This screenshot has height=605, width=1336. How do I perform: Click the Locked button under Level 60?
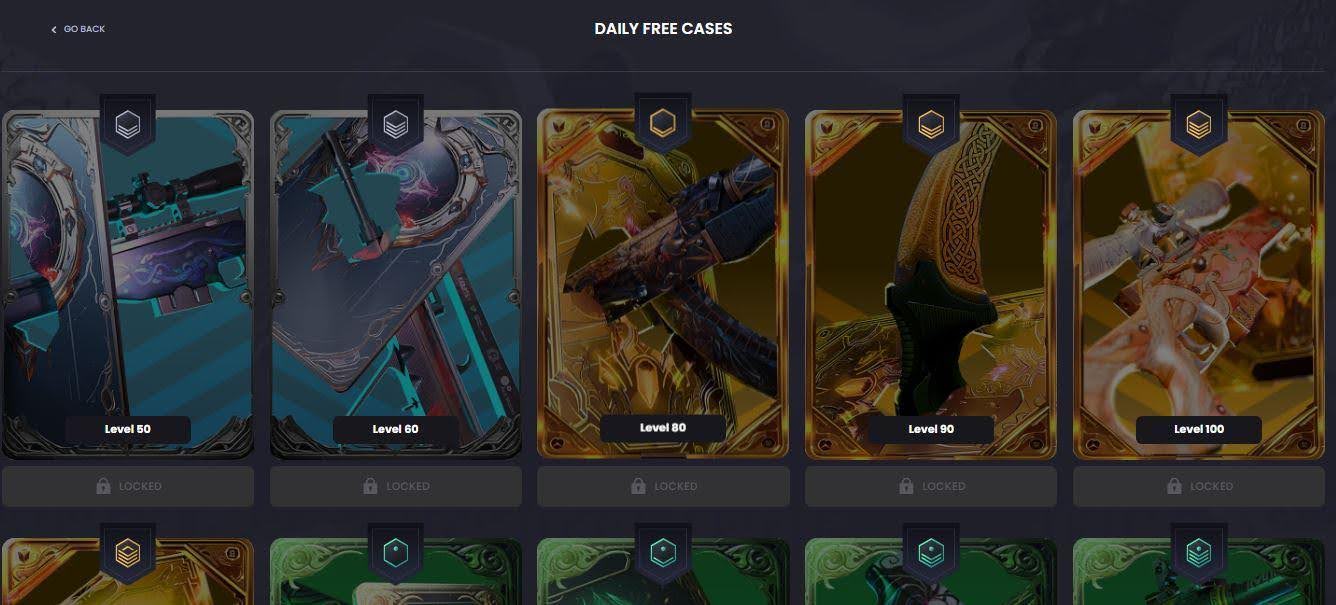click(x=395, y=486)
